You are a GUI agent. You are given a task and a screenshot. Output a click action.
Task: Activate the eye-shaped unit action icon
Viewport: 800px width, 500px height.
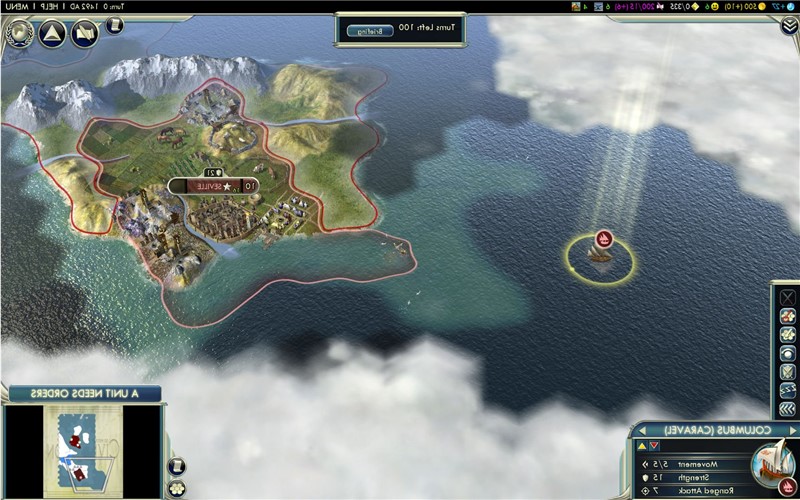[787, 353]
